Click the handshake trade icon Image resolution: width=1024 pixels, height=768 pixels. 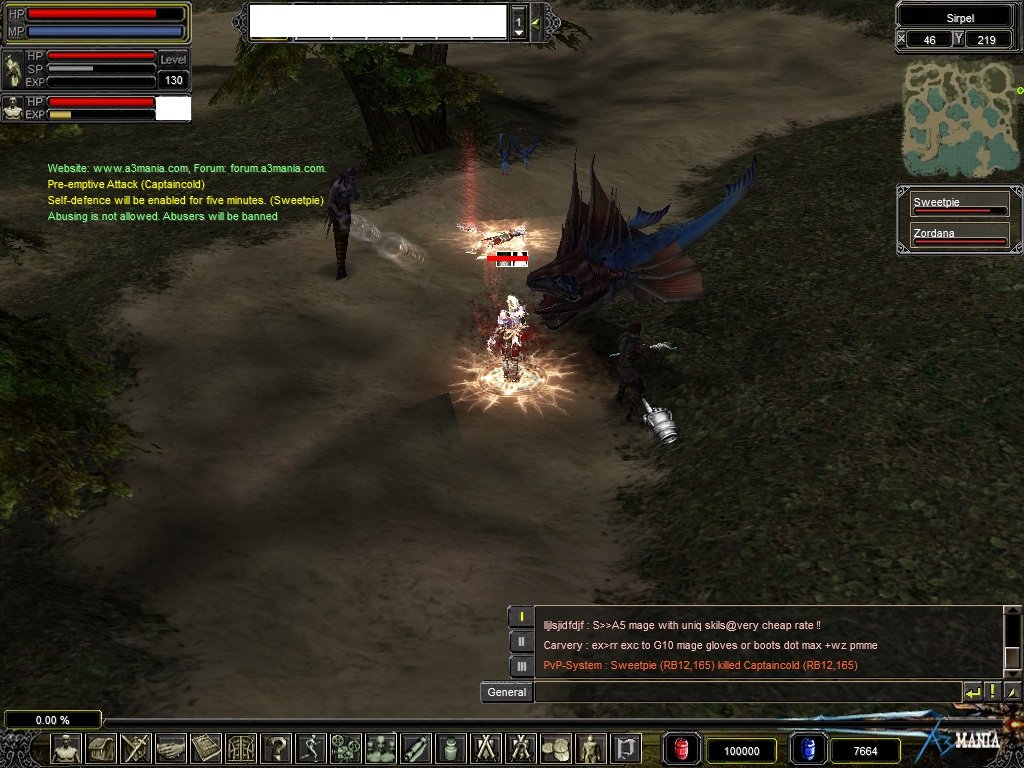(x=171, y=748)
